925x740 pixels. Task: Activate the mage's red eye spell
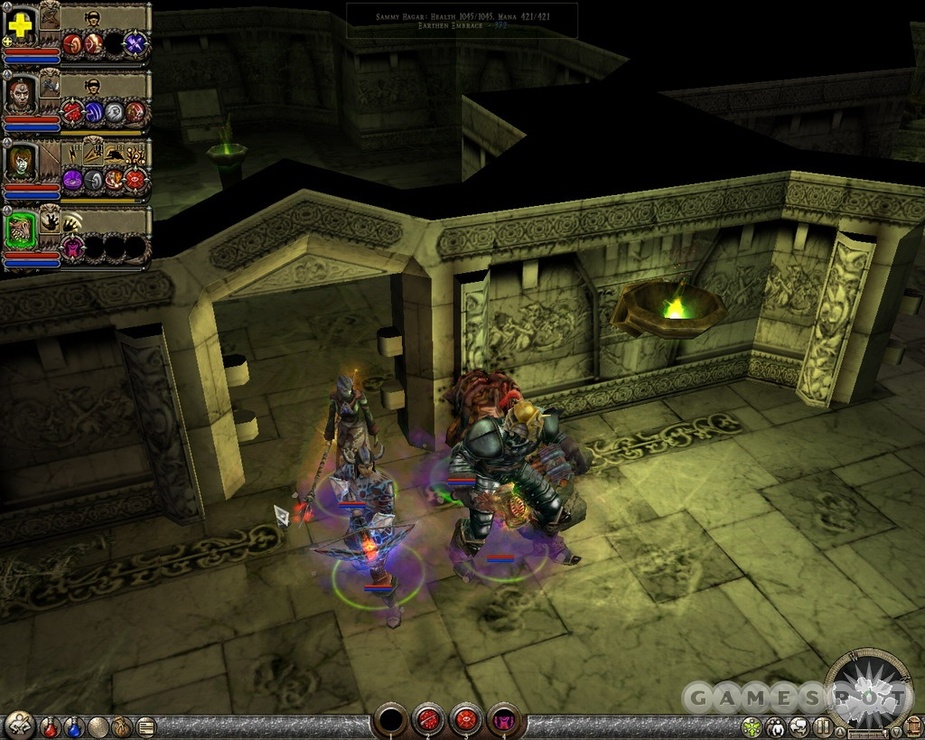(x=135, y=180)
